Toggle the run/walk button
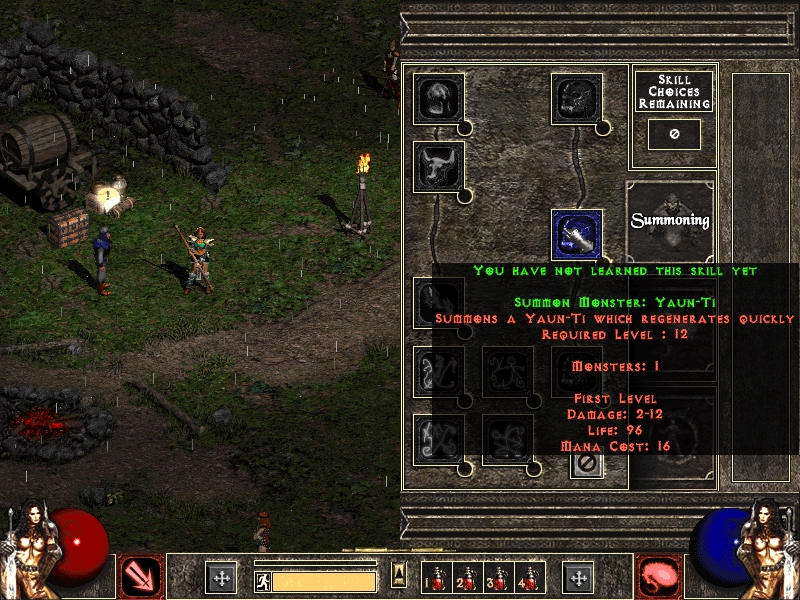 263,580
